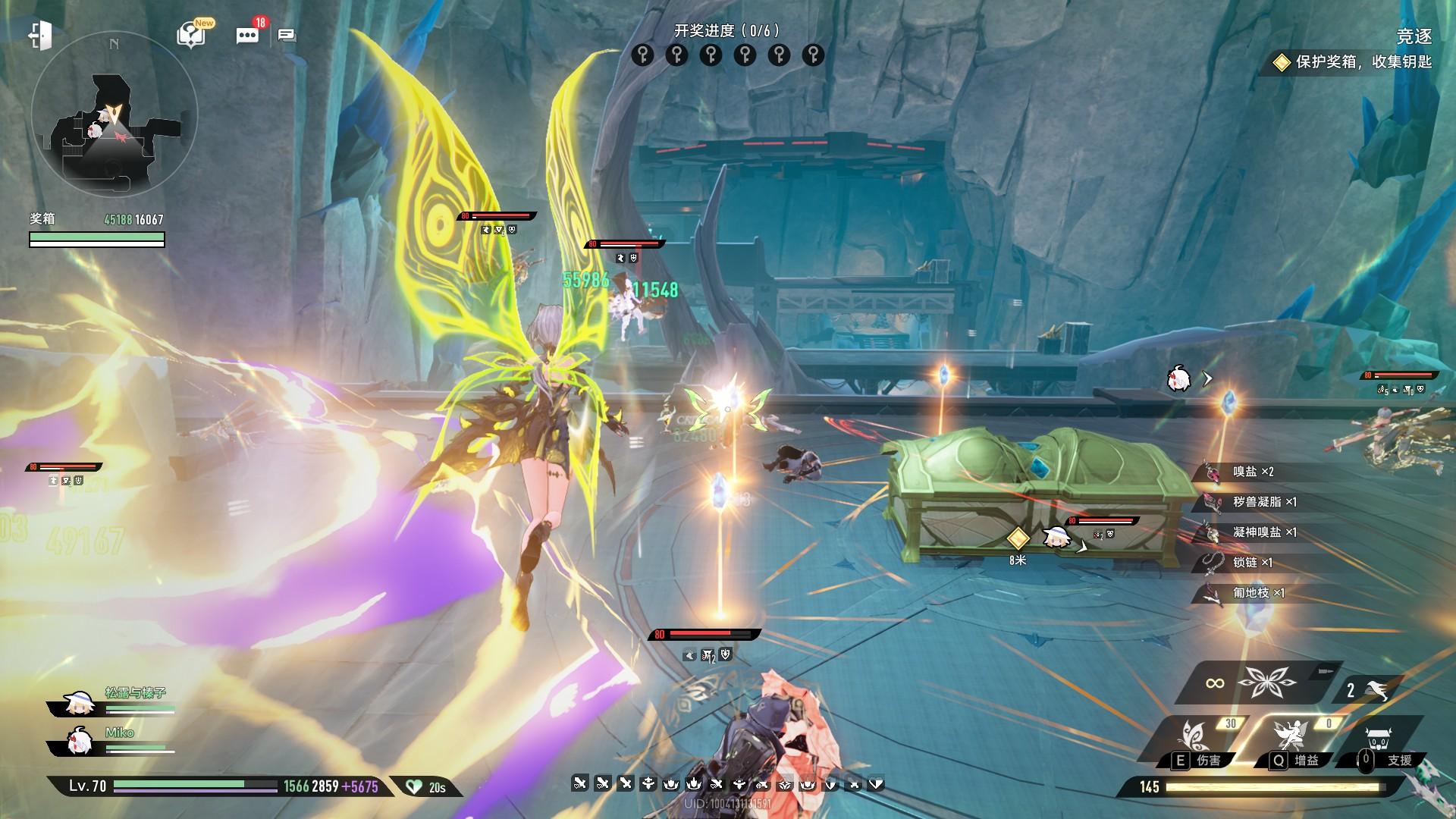Open chat messages with 18 badge
This screenshot has width=1456, height=819.
coord(247,36)
